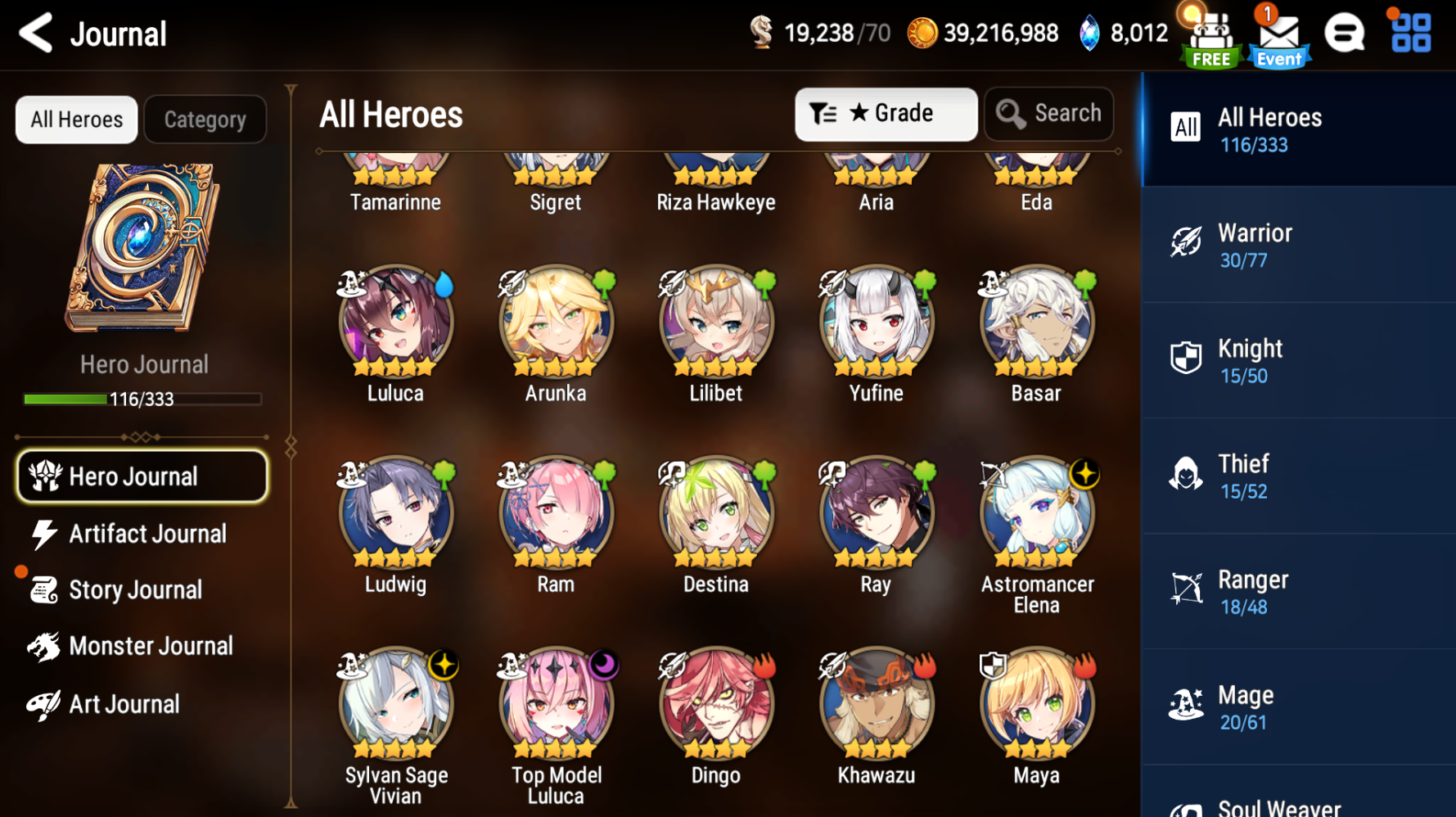Select the Ranger class category
Viewport: 1456px width, 817px height.
1296,591
